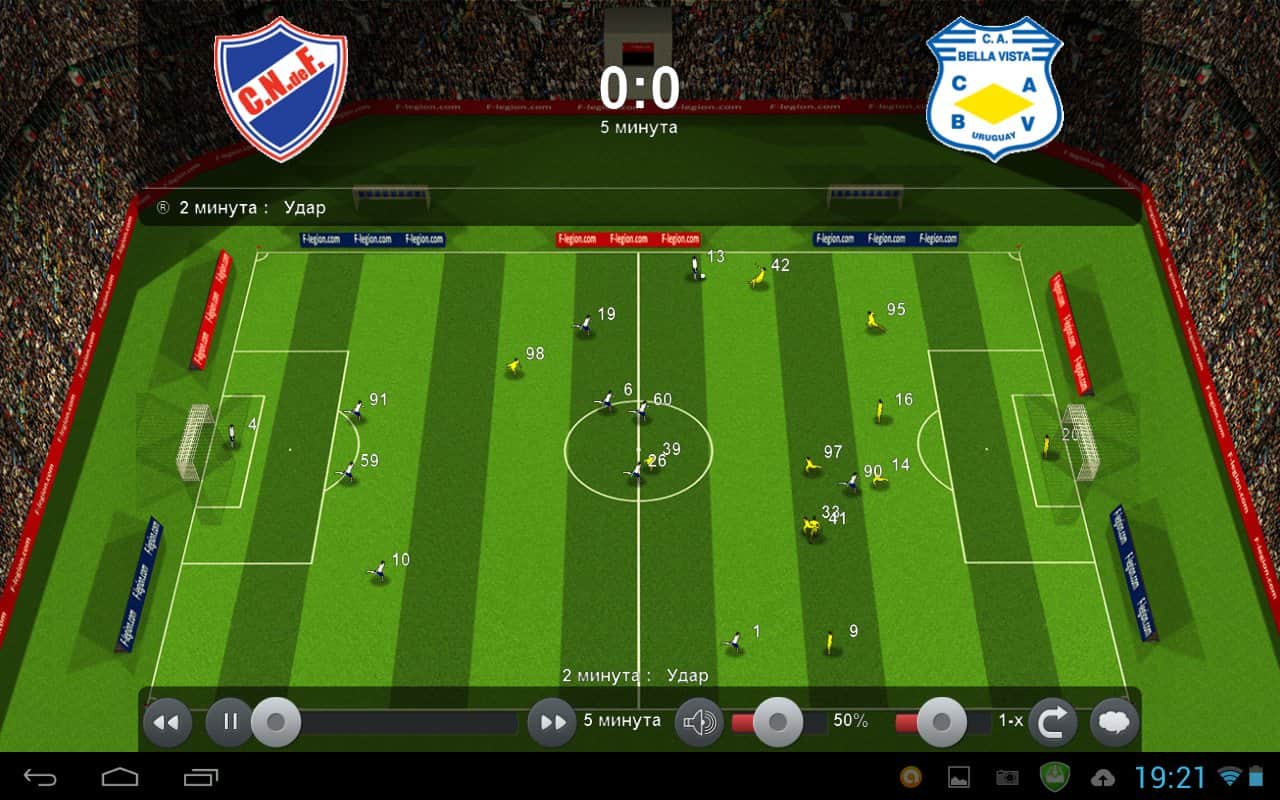1280x800 pixels.
Task: Toggle pause on the match replay
Action: pos(228,720)
